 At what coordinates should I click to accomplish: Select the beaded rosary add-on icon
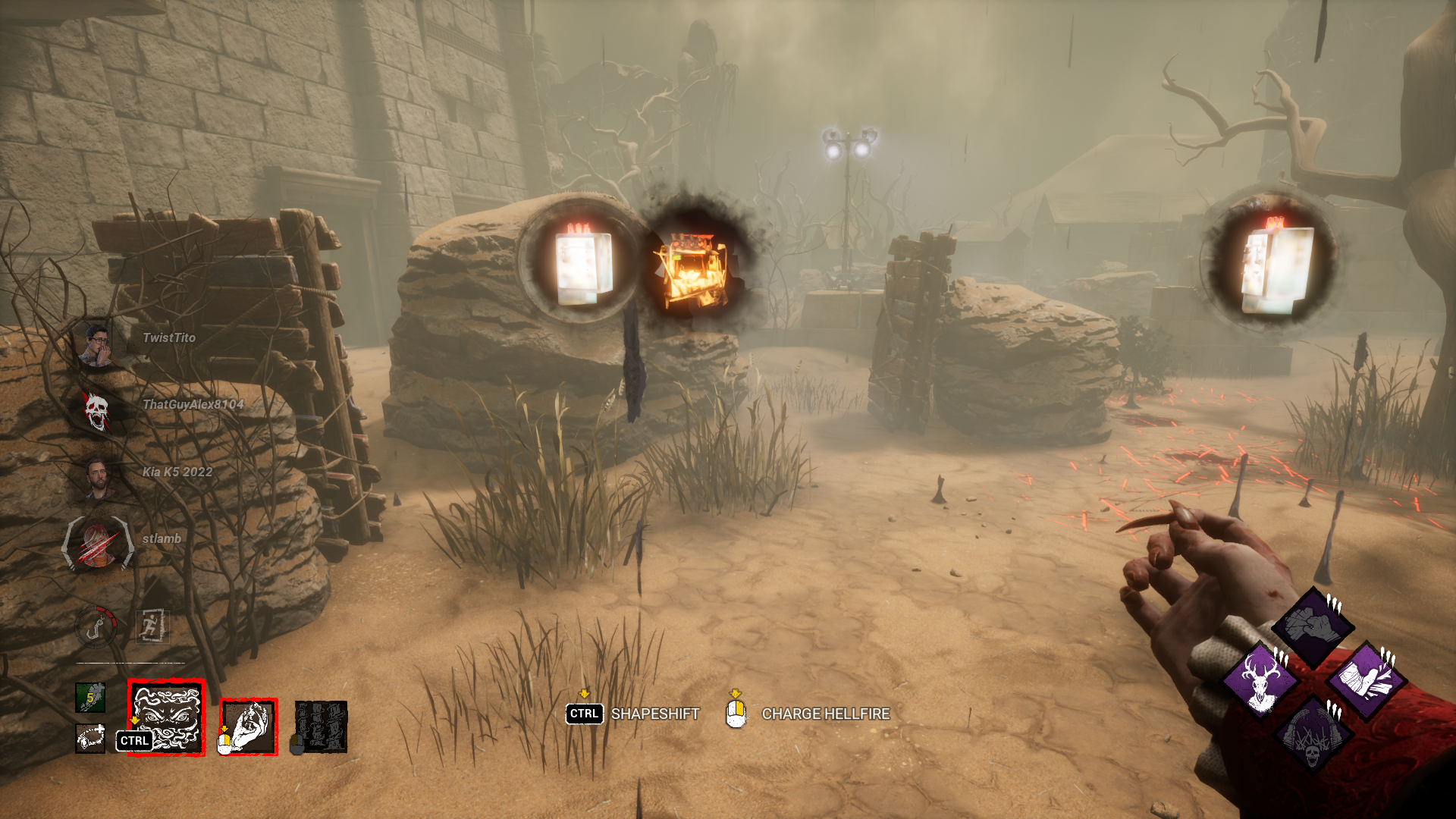90,738
